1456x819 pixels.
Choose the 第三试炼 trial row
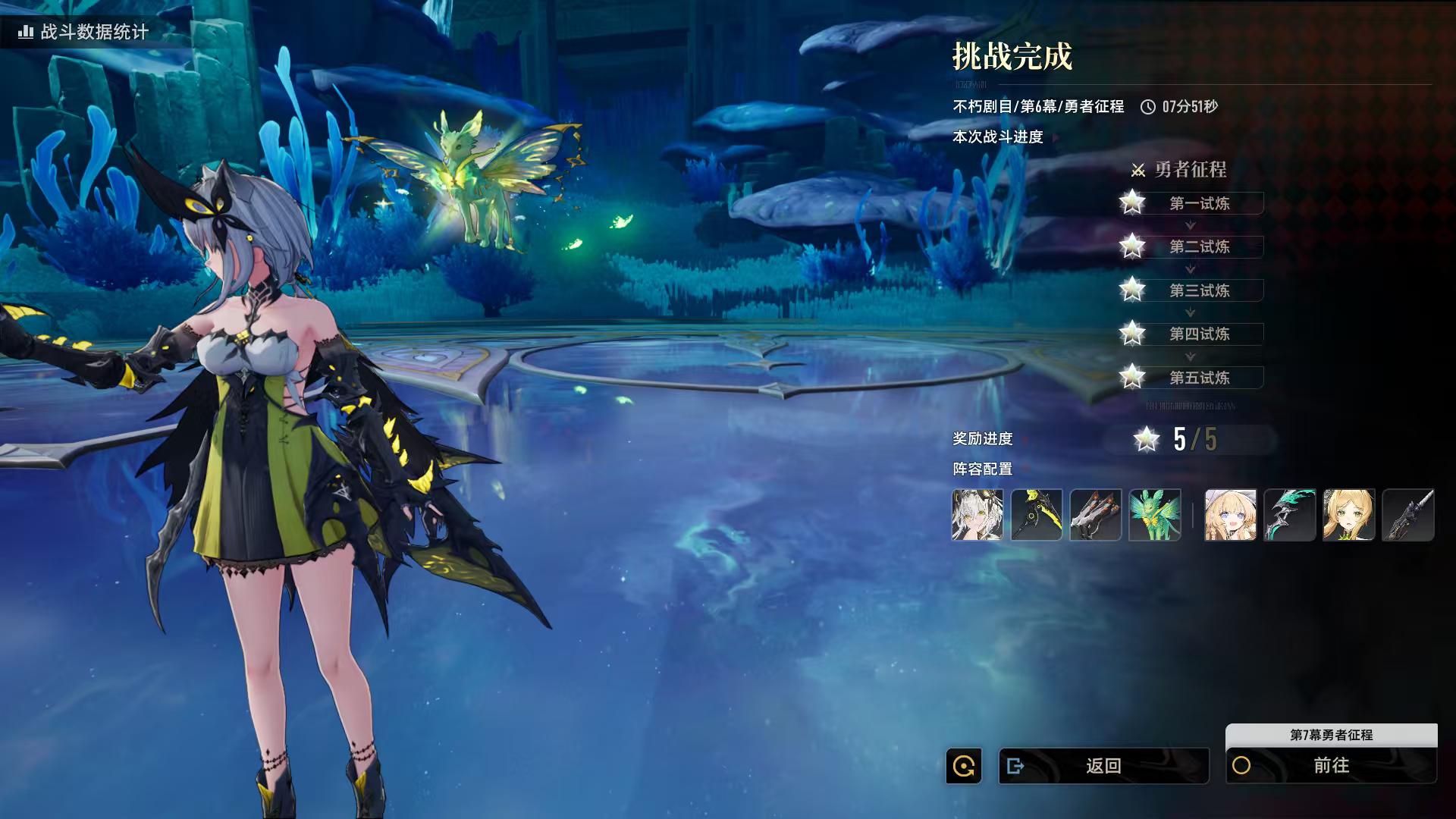pyautogui.click(x=1199, y=290)
